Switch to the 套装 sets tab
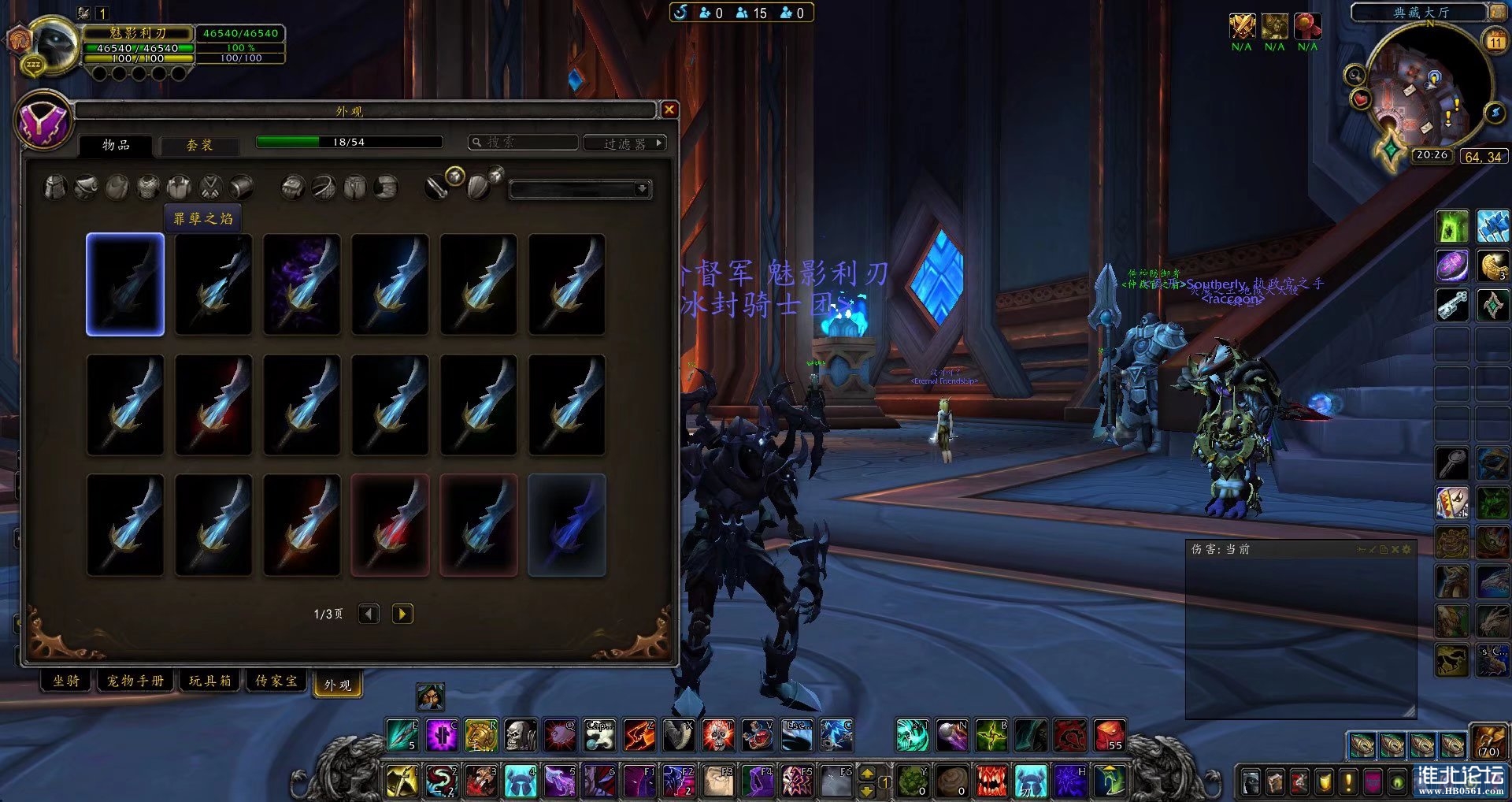The height and width of the screenshot is (802, 1512). [x=199, y=145]
